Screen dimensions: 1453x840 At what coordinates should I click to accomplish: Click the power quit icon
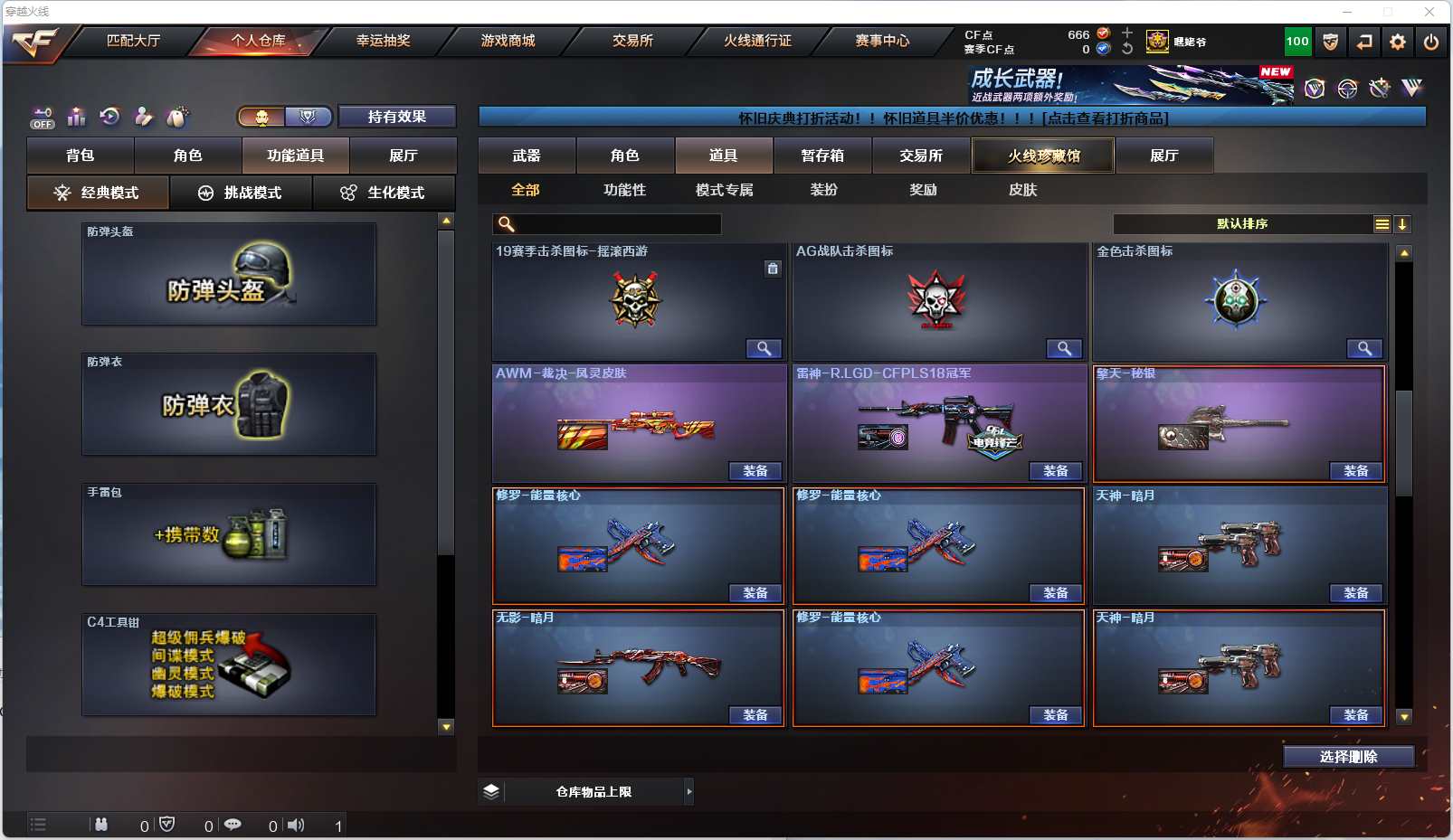(x=1430, y=42)
